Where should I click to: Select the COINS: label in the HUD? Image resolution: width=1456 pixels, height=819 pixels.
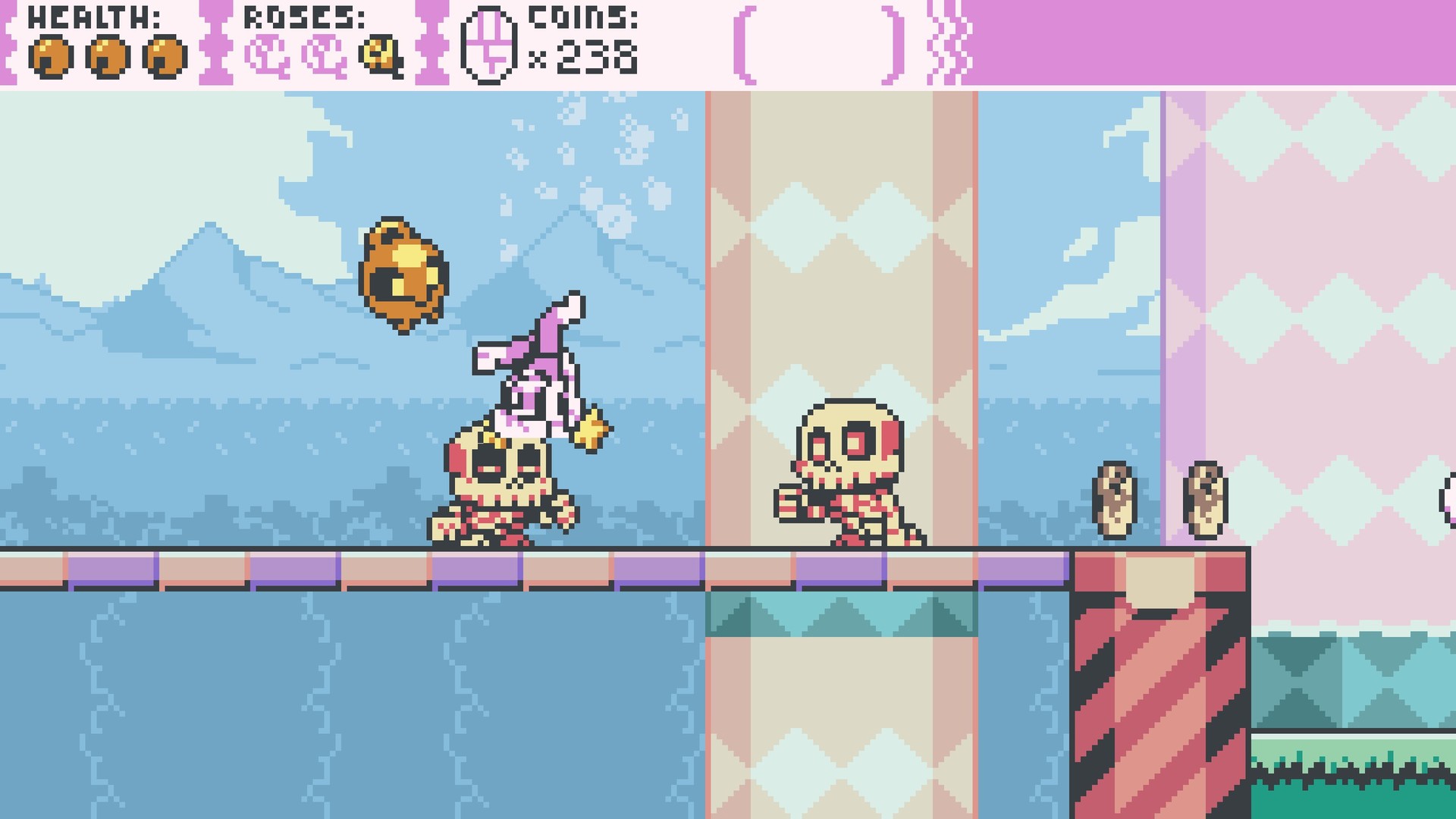(x=580, y=17)
